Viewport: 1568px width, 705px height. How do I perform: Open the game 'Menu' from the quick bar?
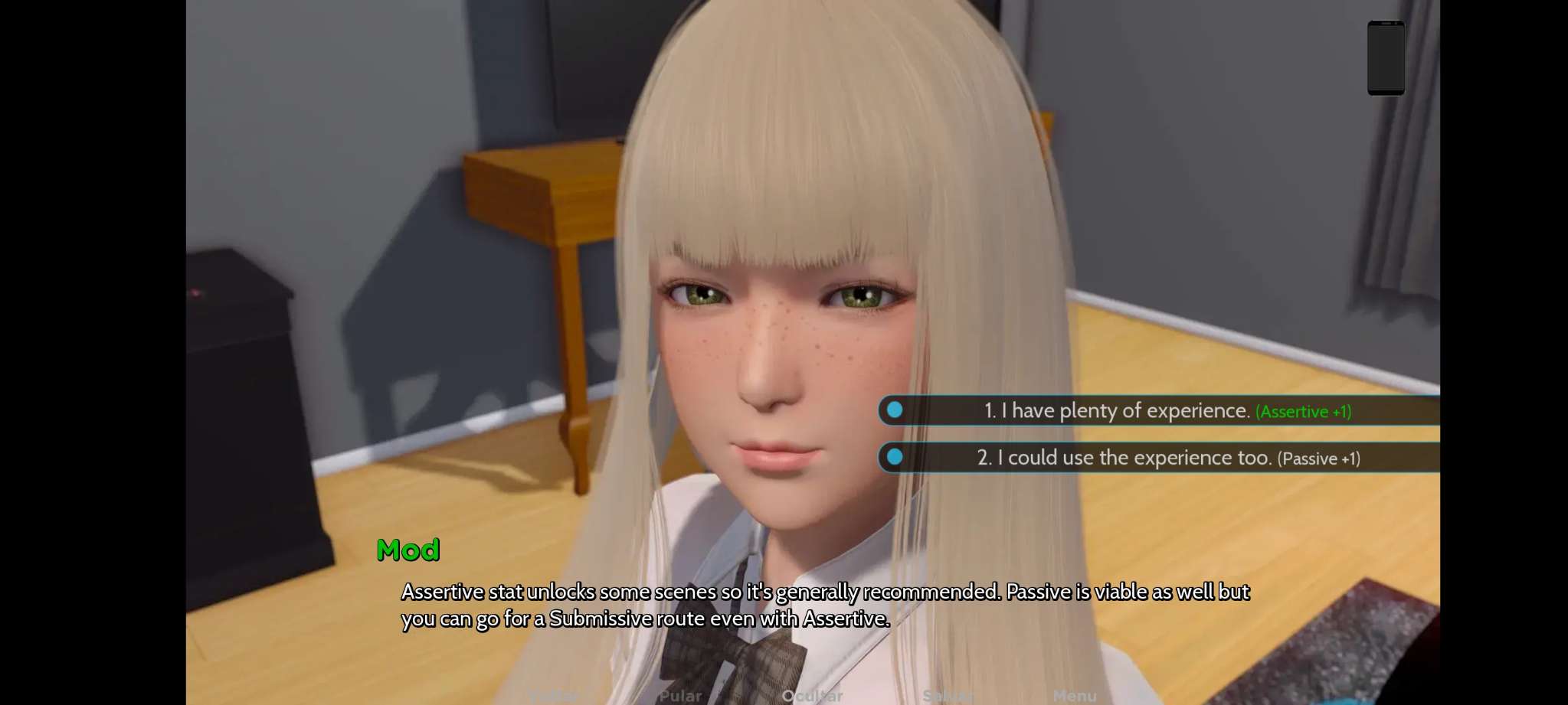1075,696
